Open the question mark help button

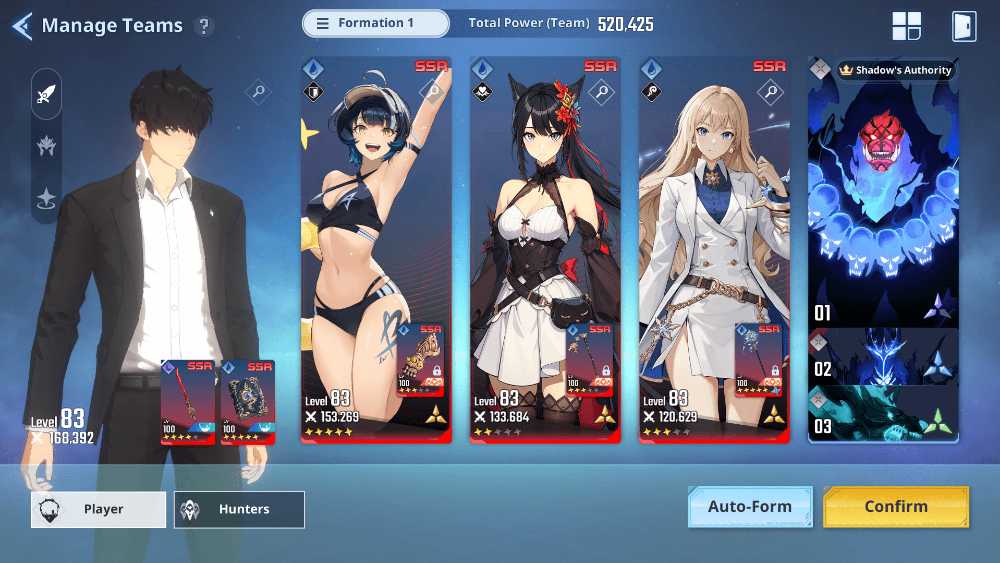204,26
